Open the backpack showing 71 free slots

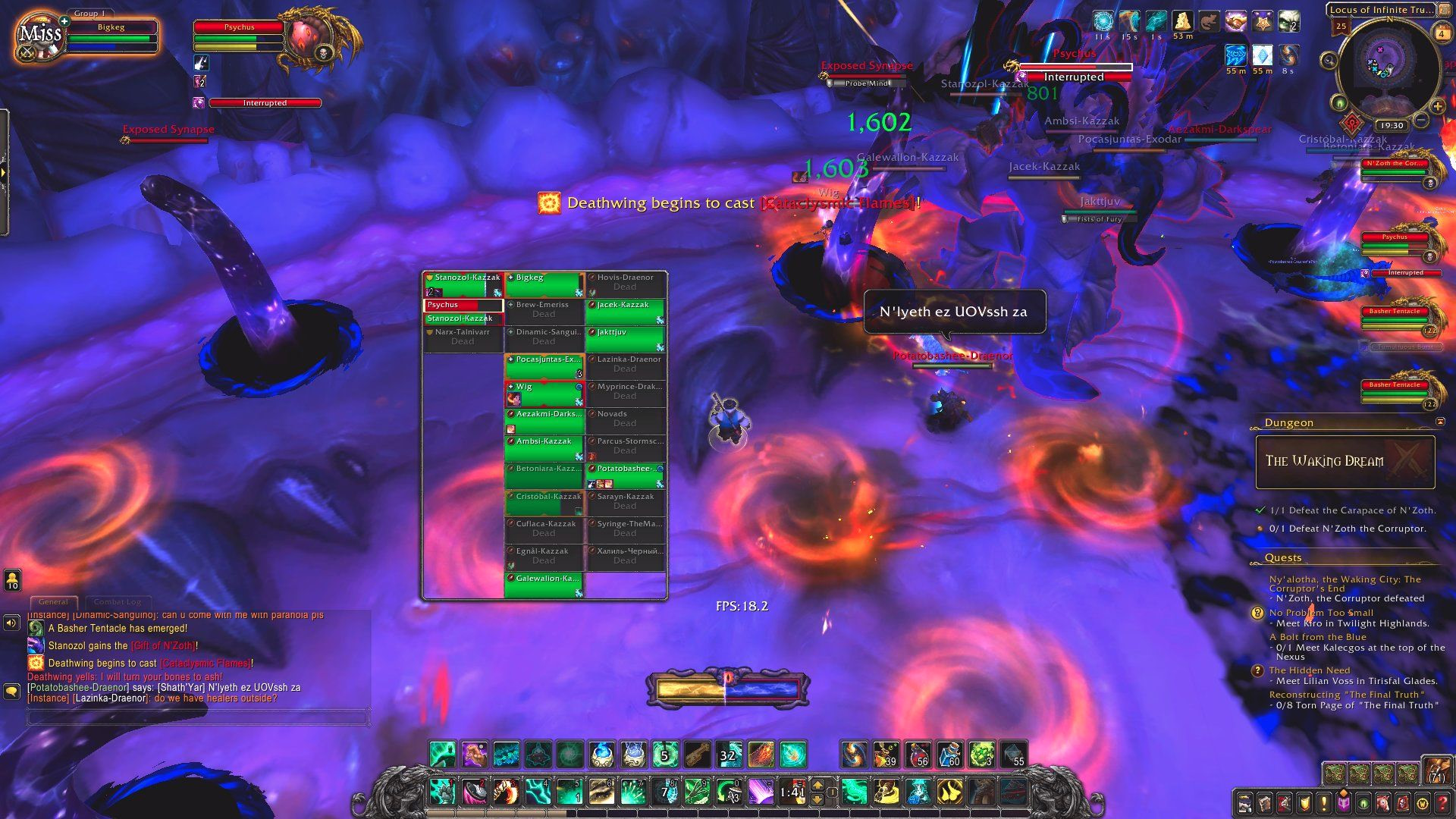point(1436,771)
